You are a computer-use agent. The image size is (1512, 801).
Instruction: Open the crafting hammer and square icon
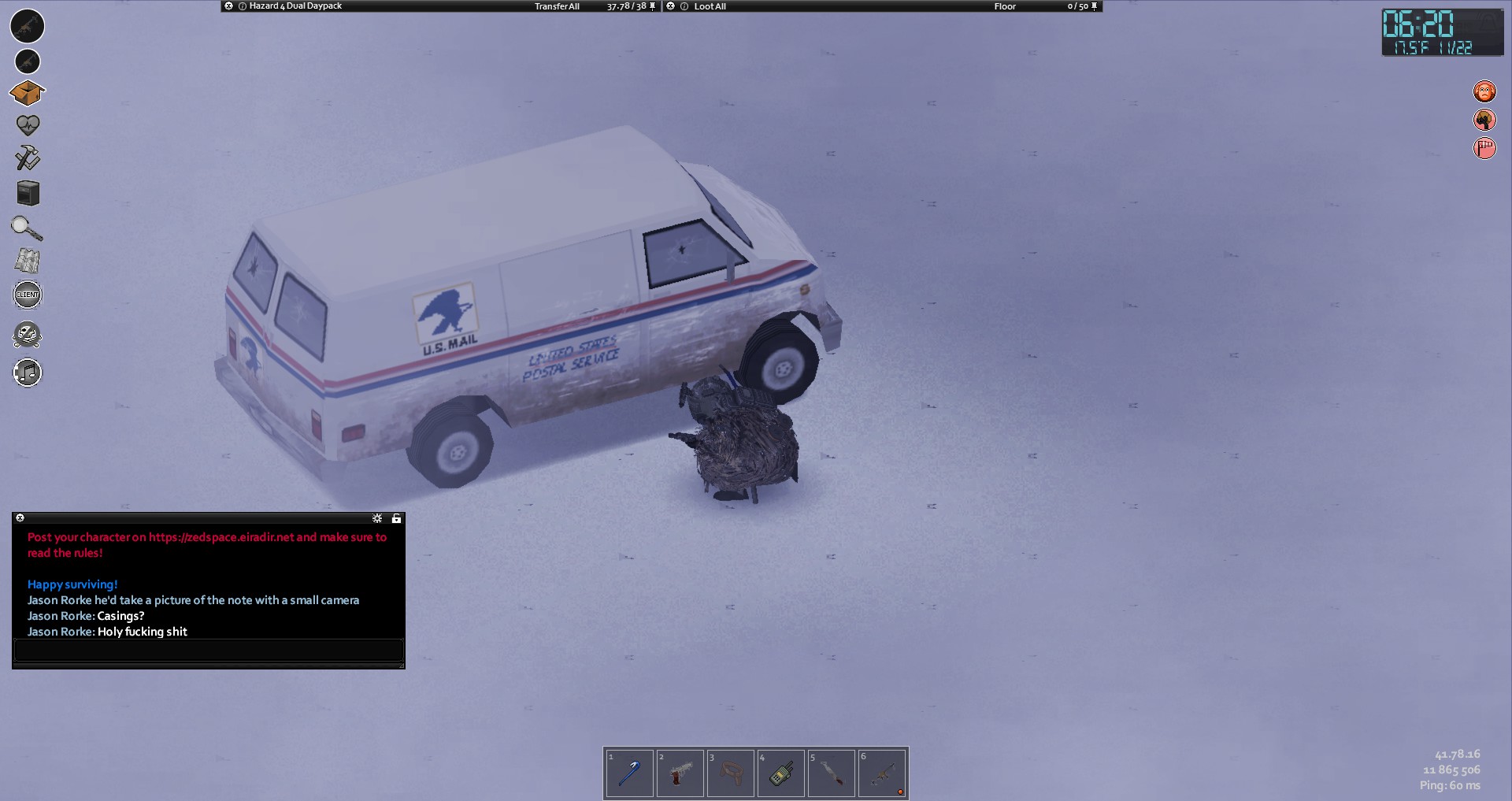[x=28, y=158]
